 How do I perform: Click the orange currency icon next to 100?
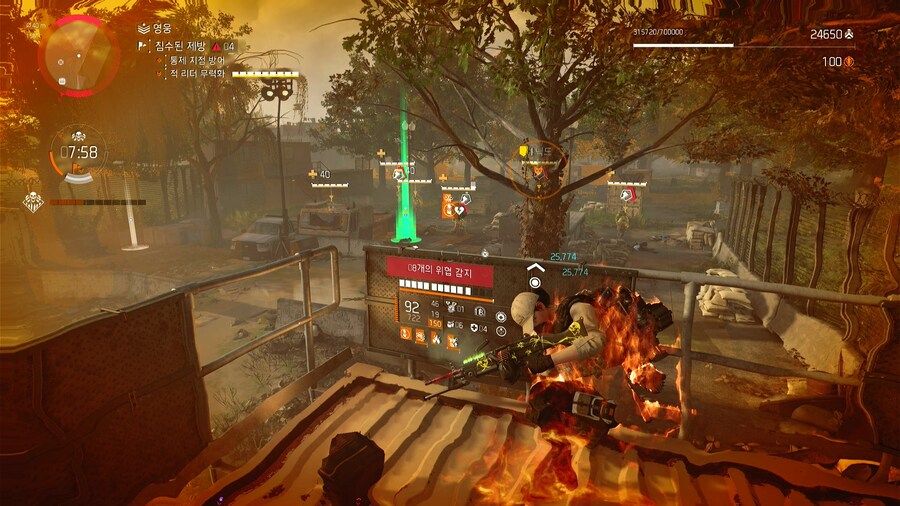[849, 62]
